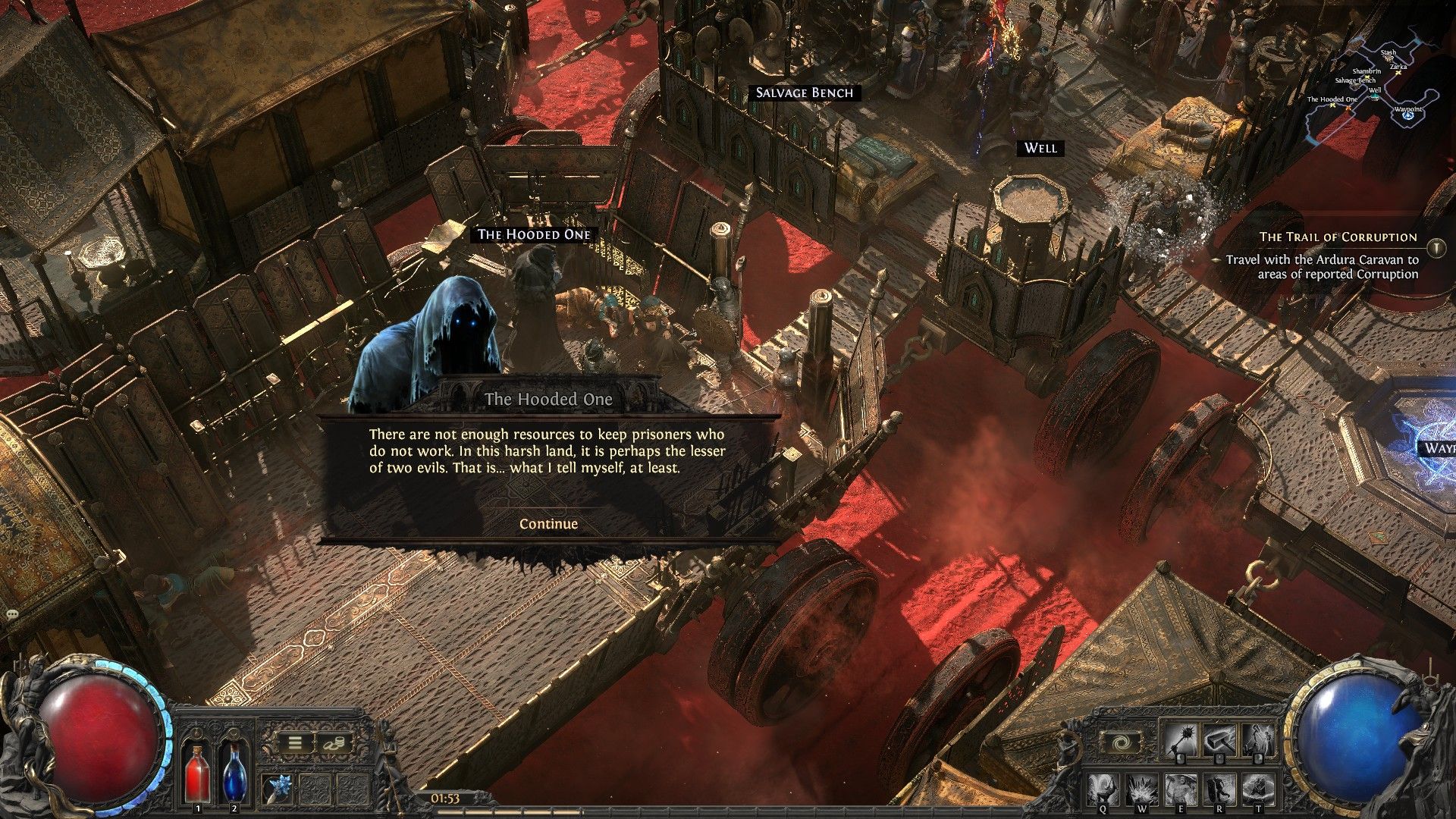Viewport: 1456px width, 819px height.
Task: Click the round quest pin icon
Action: click(x=1436, y=247)
